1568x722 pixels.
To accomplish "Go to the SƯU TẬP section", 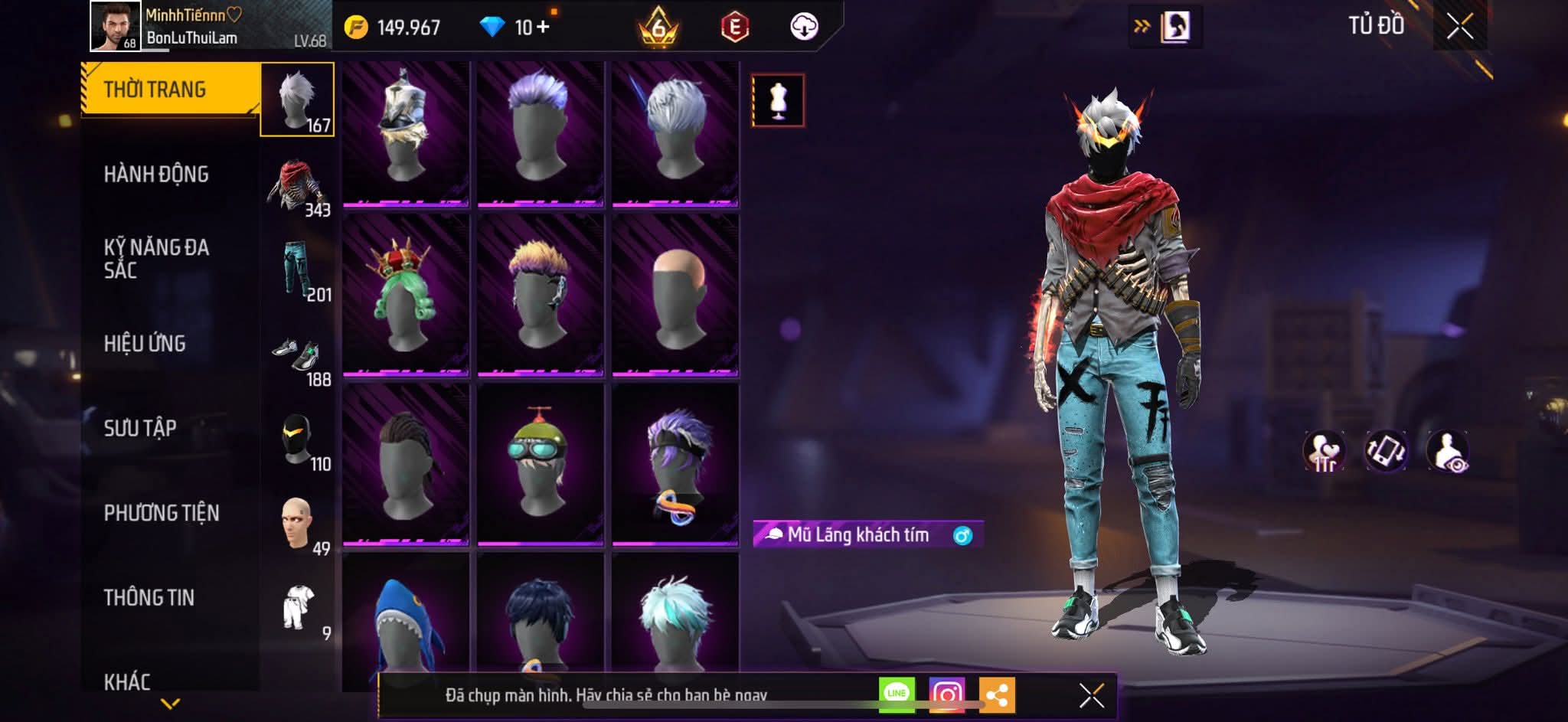I will [x=140, y=428].
